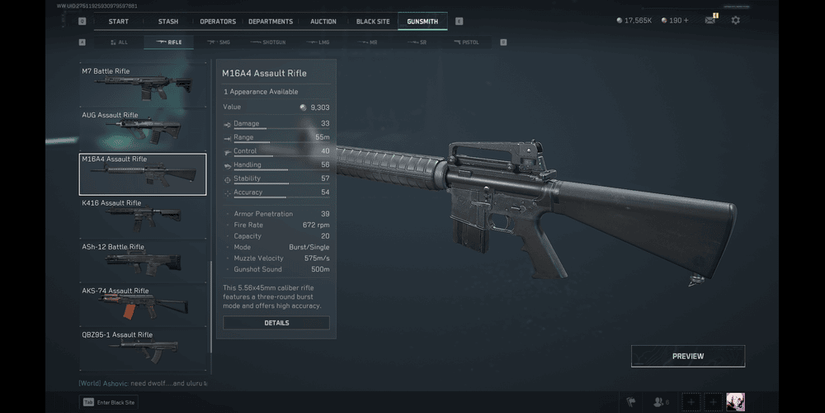The image size is (825, 413).
Task: Filter weapons by Pistol
Action: tap(465, 42)
